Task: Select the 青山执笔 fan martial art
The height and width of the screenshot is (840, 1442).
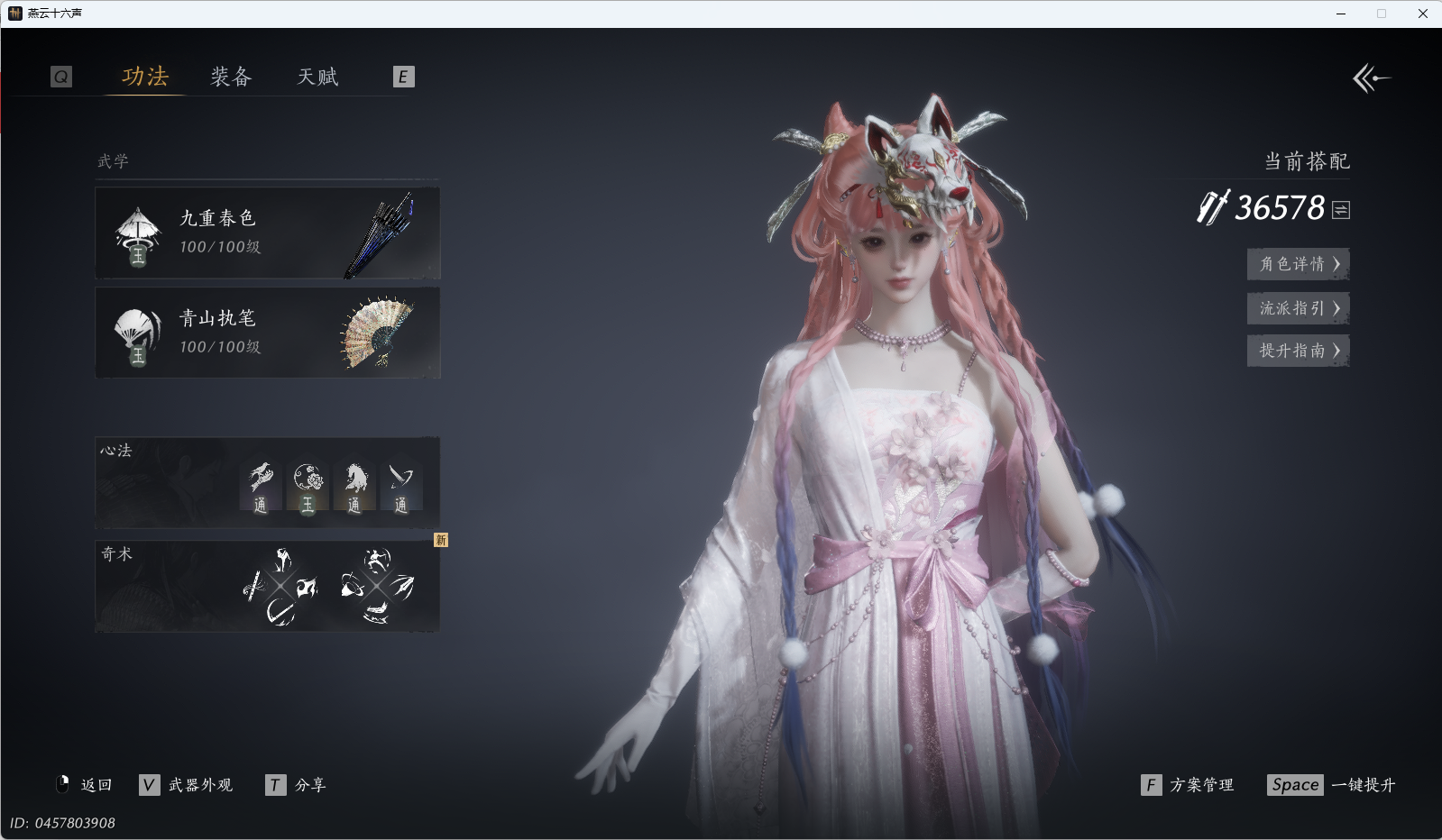Action: point(268,333)
